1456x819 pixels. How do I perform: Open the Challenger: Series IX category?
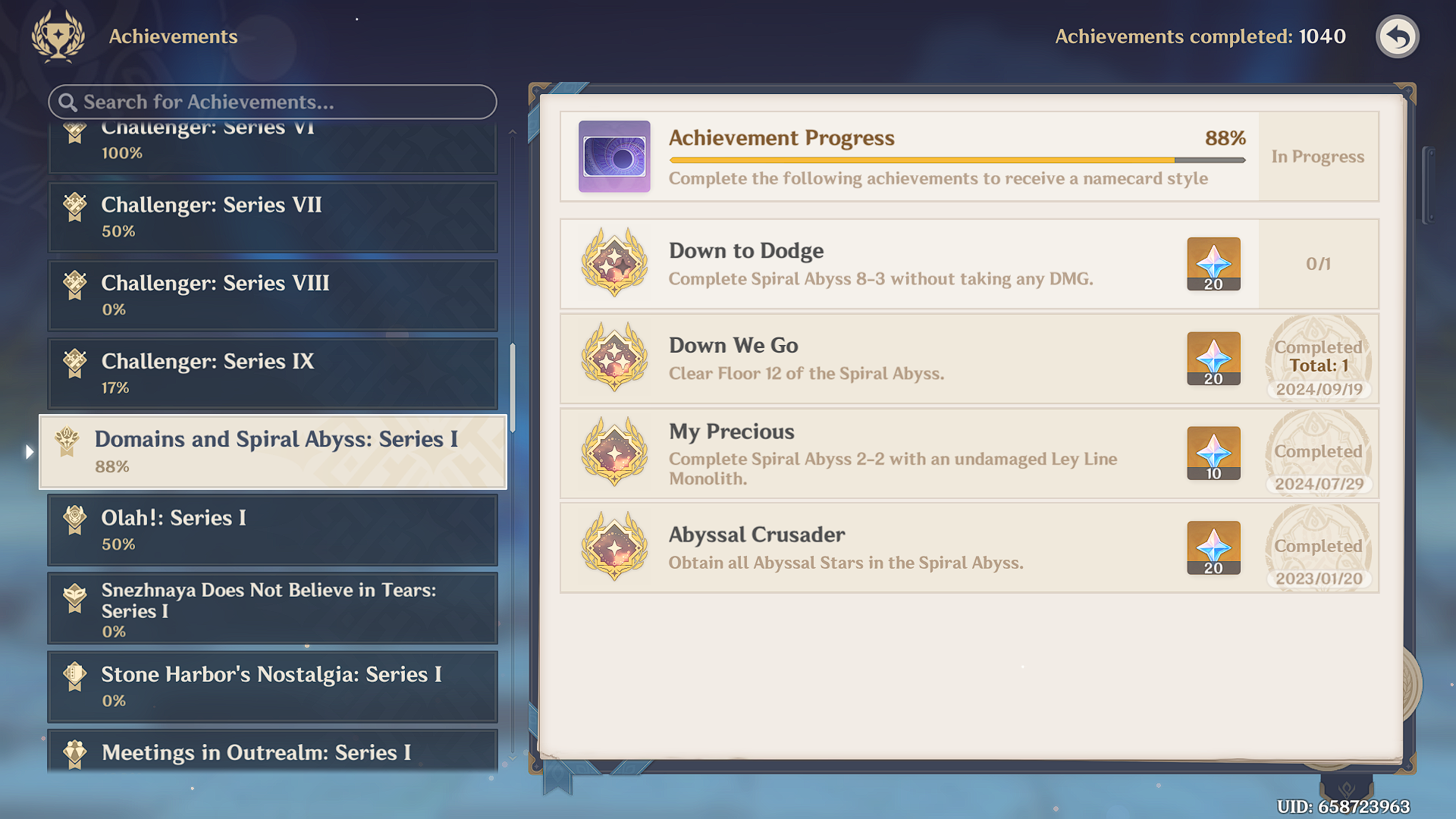(x=273, y=373)
